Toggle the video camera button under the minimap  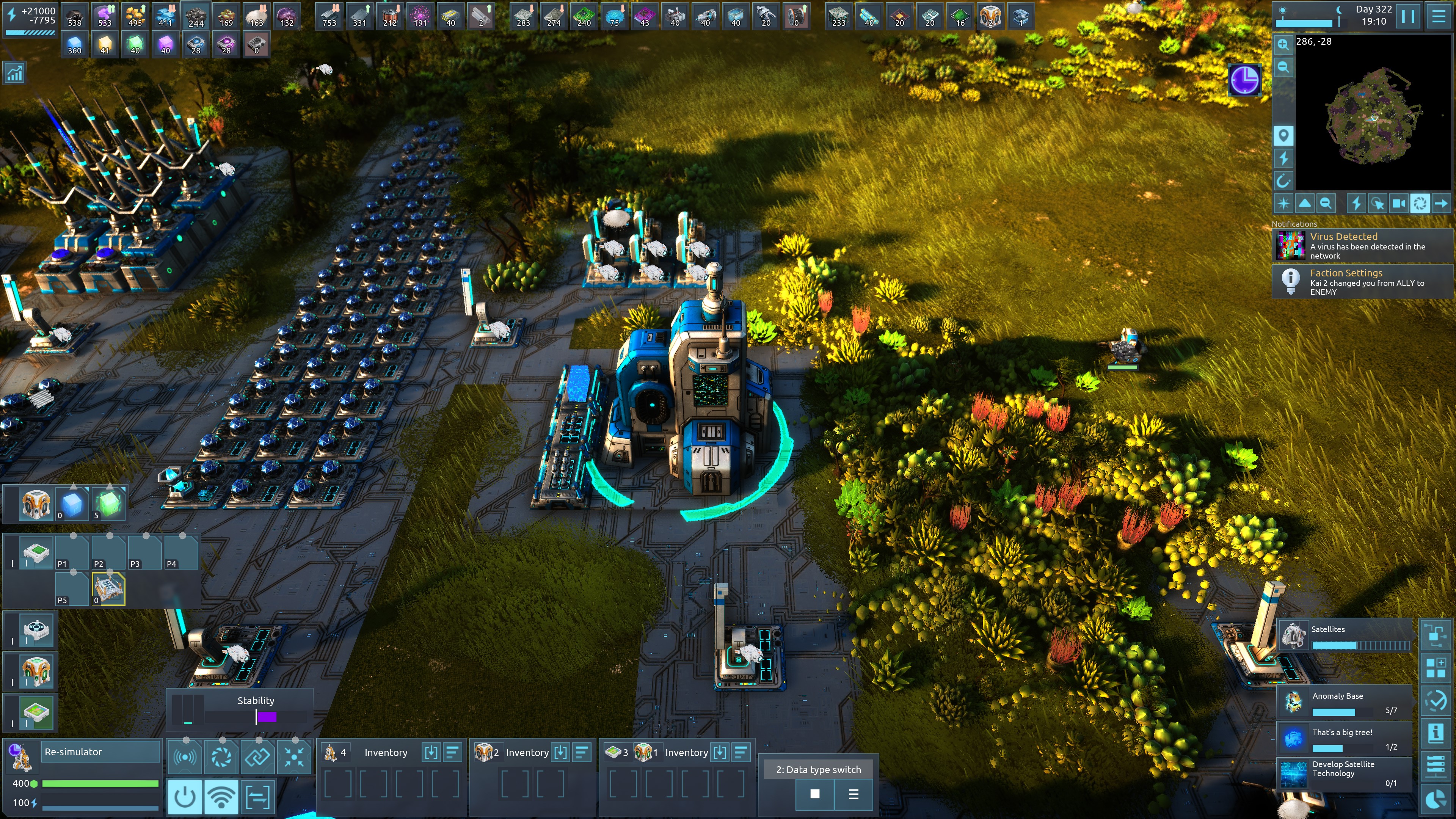click(x=1398, y=204)
